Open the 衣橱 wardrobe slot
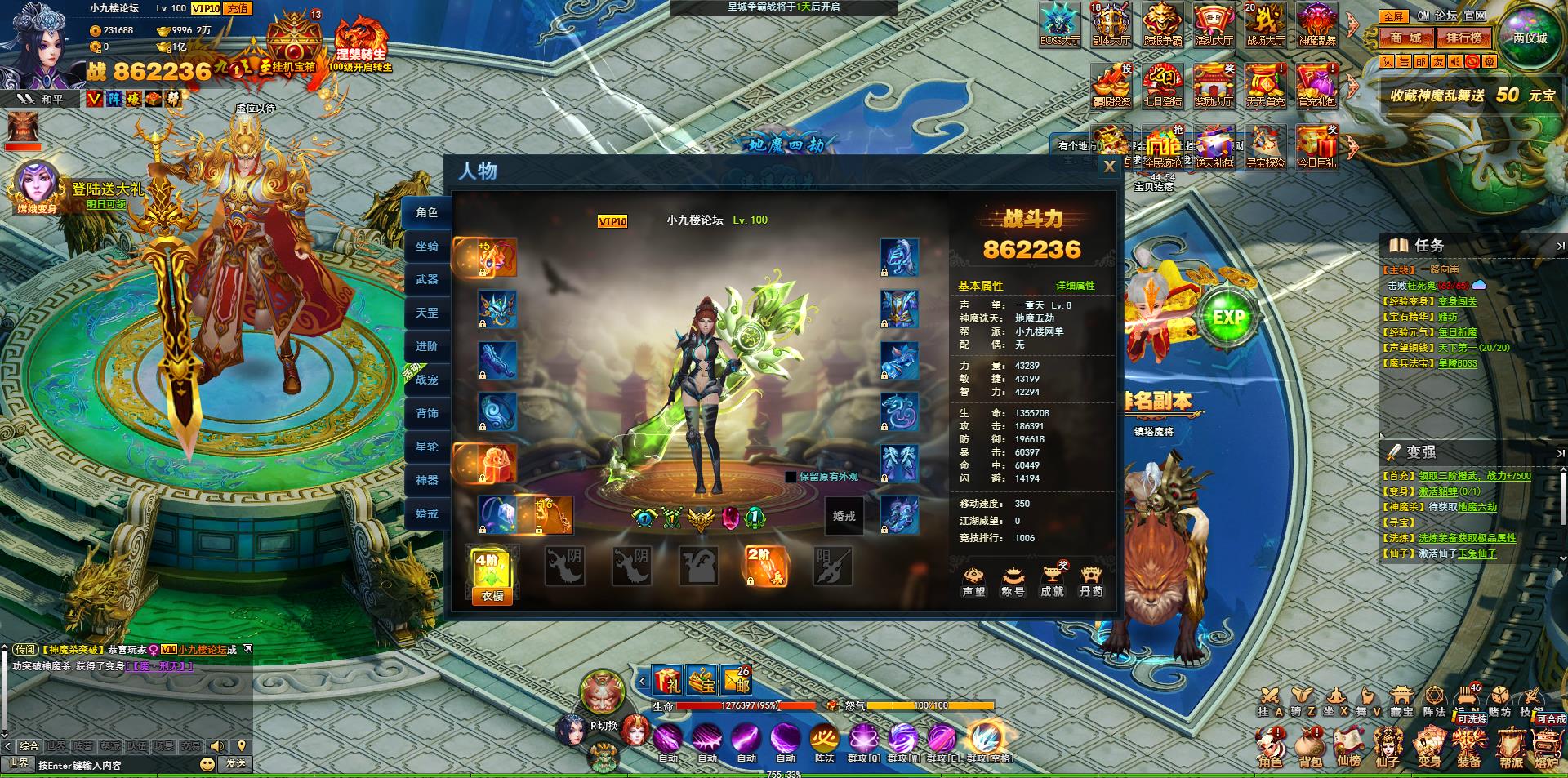 492,576
